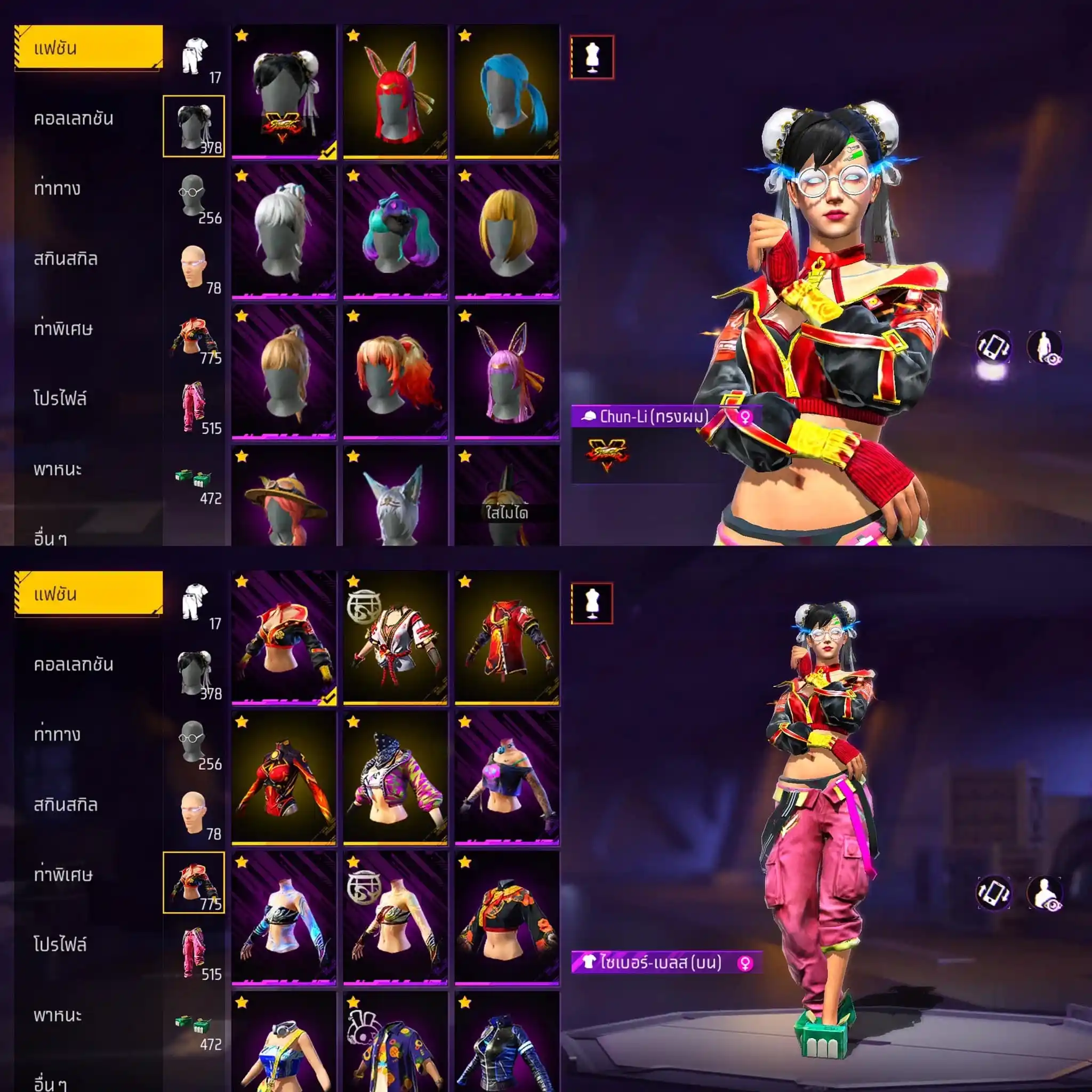Select the white high-ponytail hairstyle
The image size is (1092, 1092).
[283, 232]
